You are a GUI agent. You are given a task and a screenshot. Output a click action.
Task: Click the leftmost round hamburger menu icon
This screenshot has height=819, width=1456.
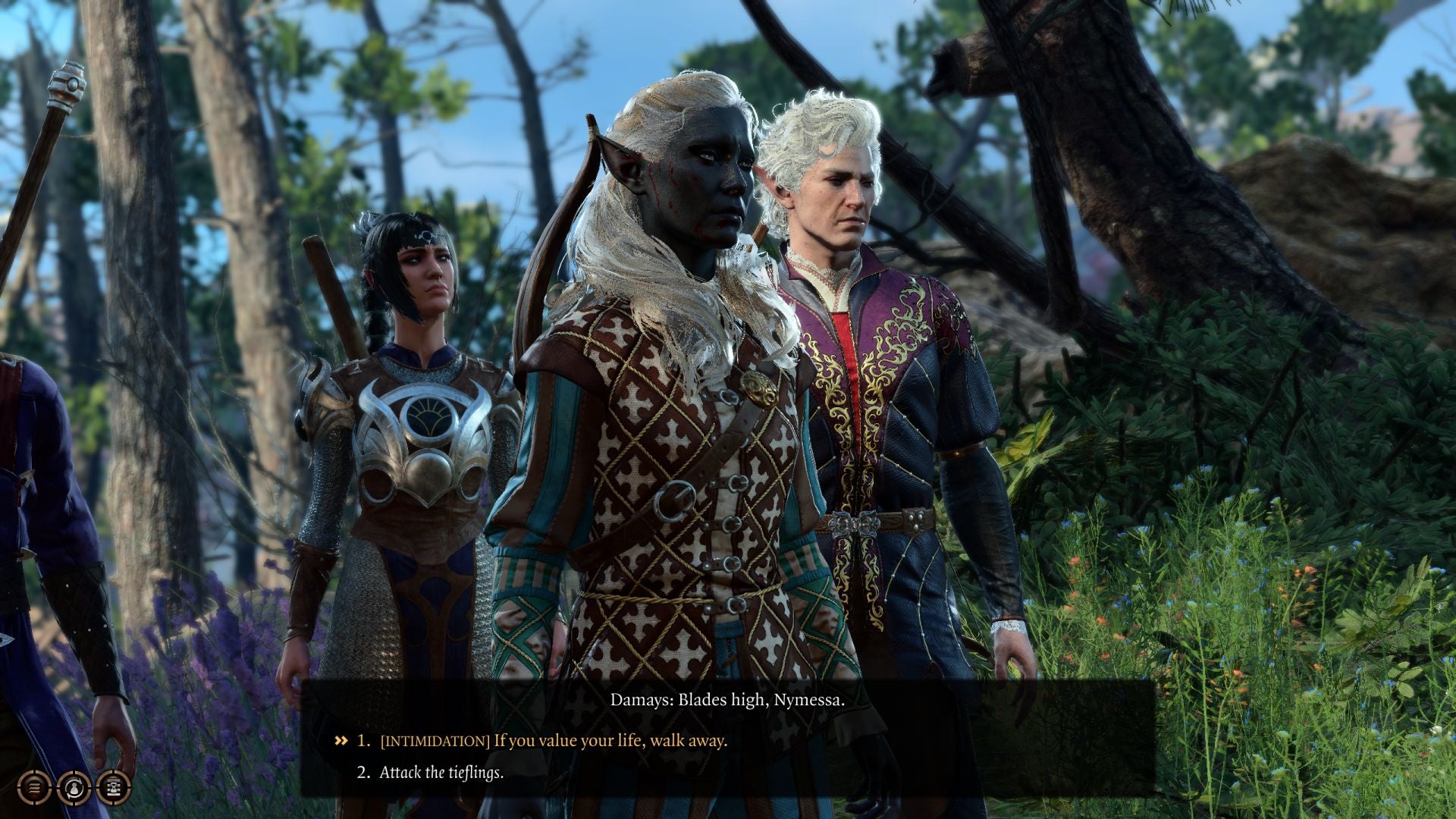coord(34,787)
